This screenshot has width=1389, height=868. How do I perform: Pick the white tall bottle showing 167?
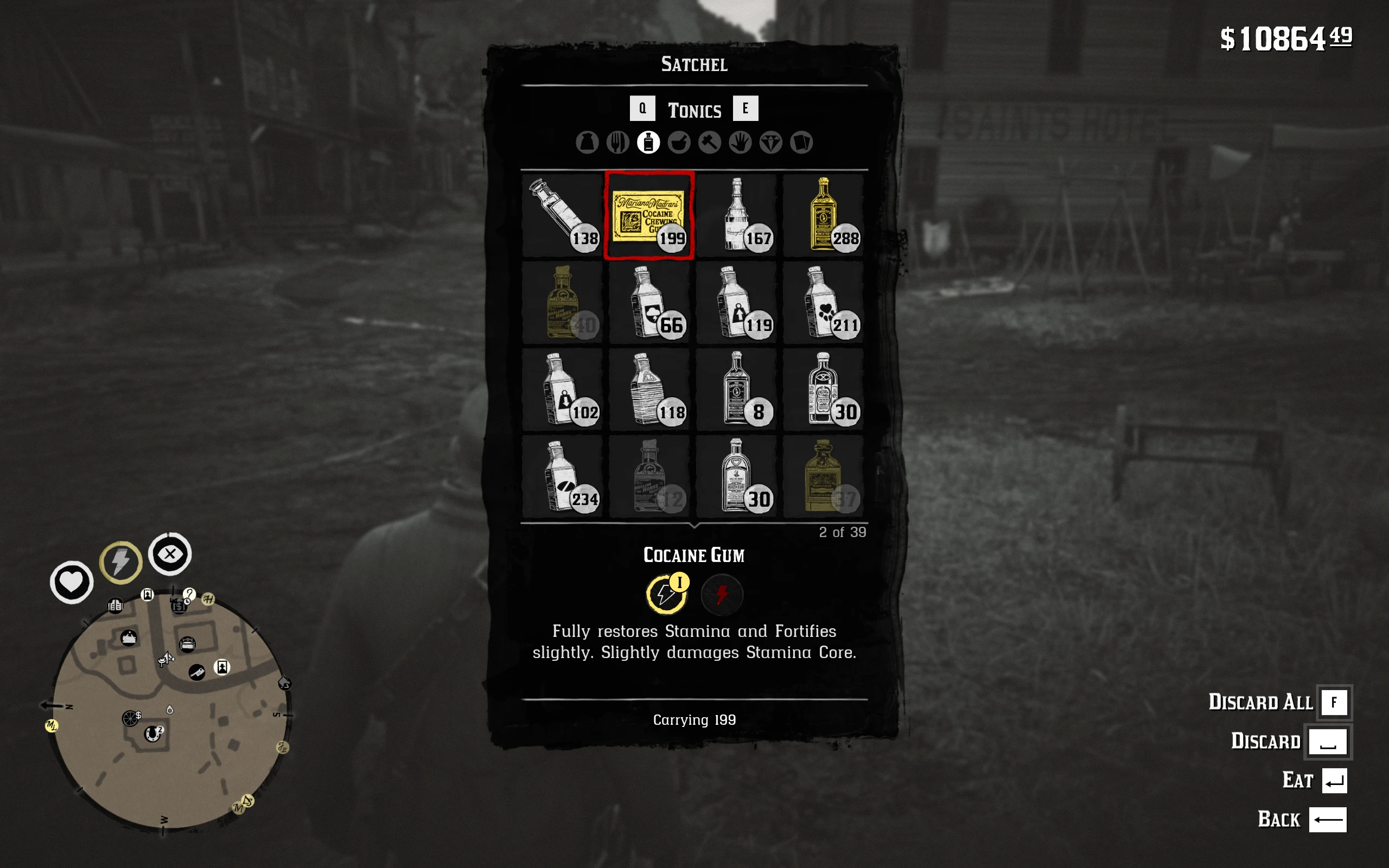click(736, 215)
